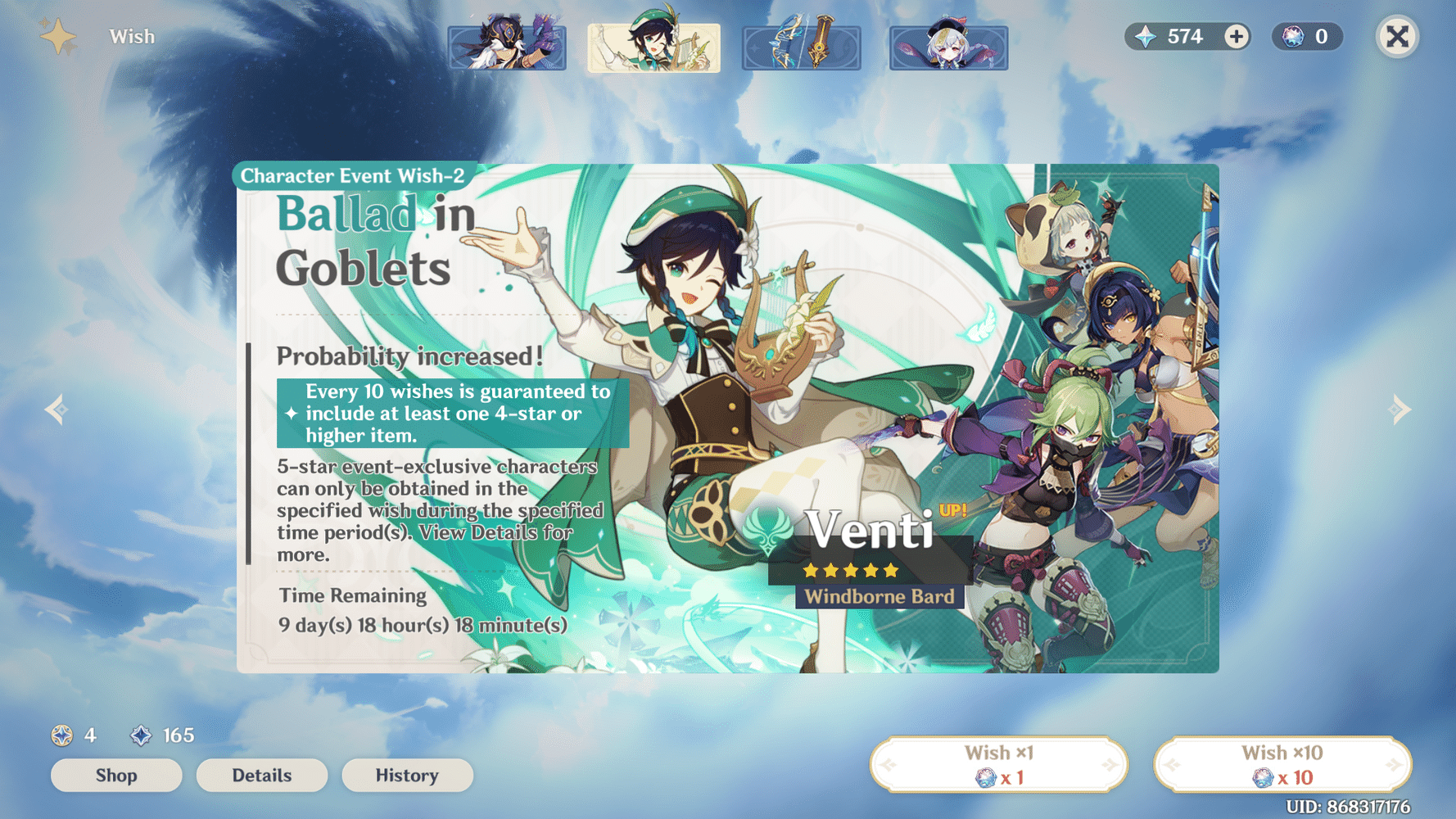Open the Primogem top-up with the plus icon
The image size is (1456, 819).
[1237, 36]
